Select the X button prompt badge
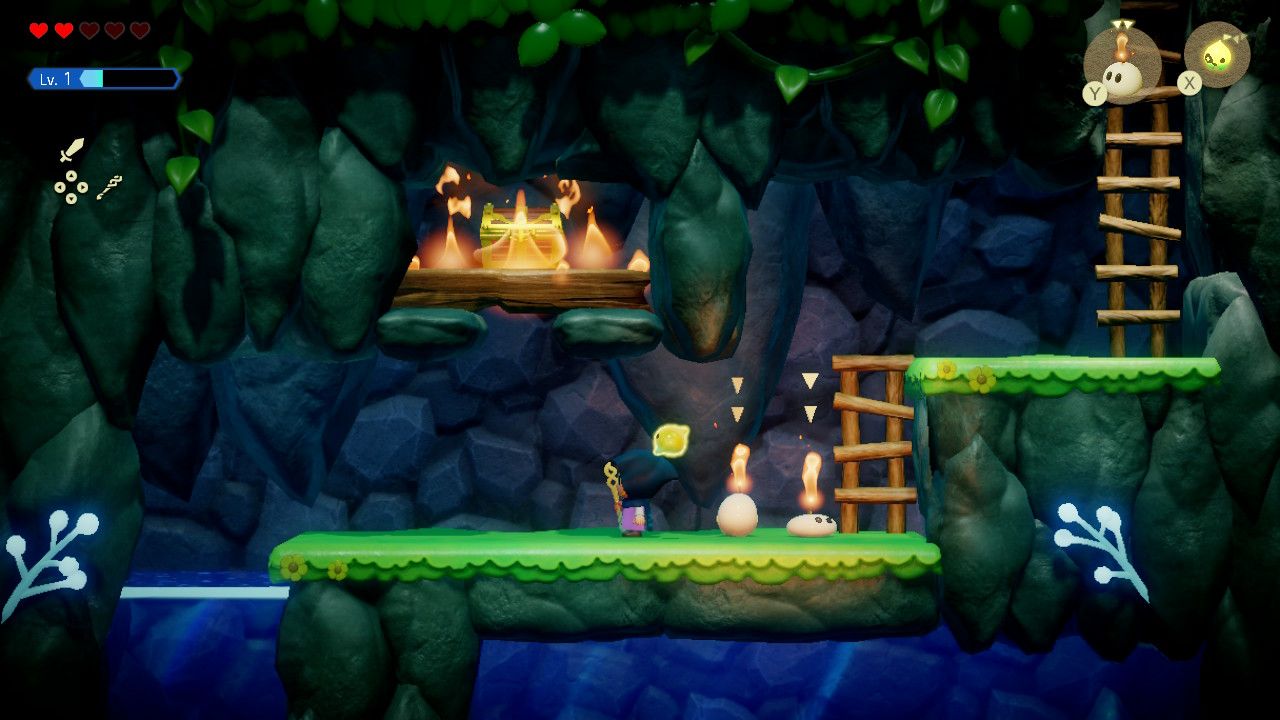Viewport: 1280px width, 720px height. pos(1190,82)
